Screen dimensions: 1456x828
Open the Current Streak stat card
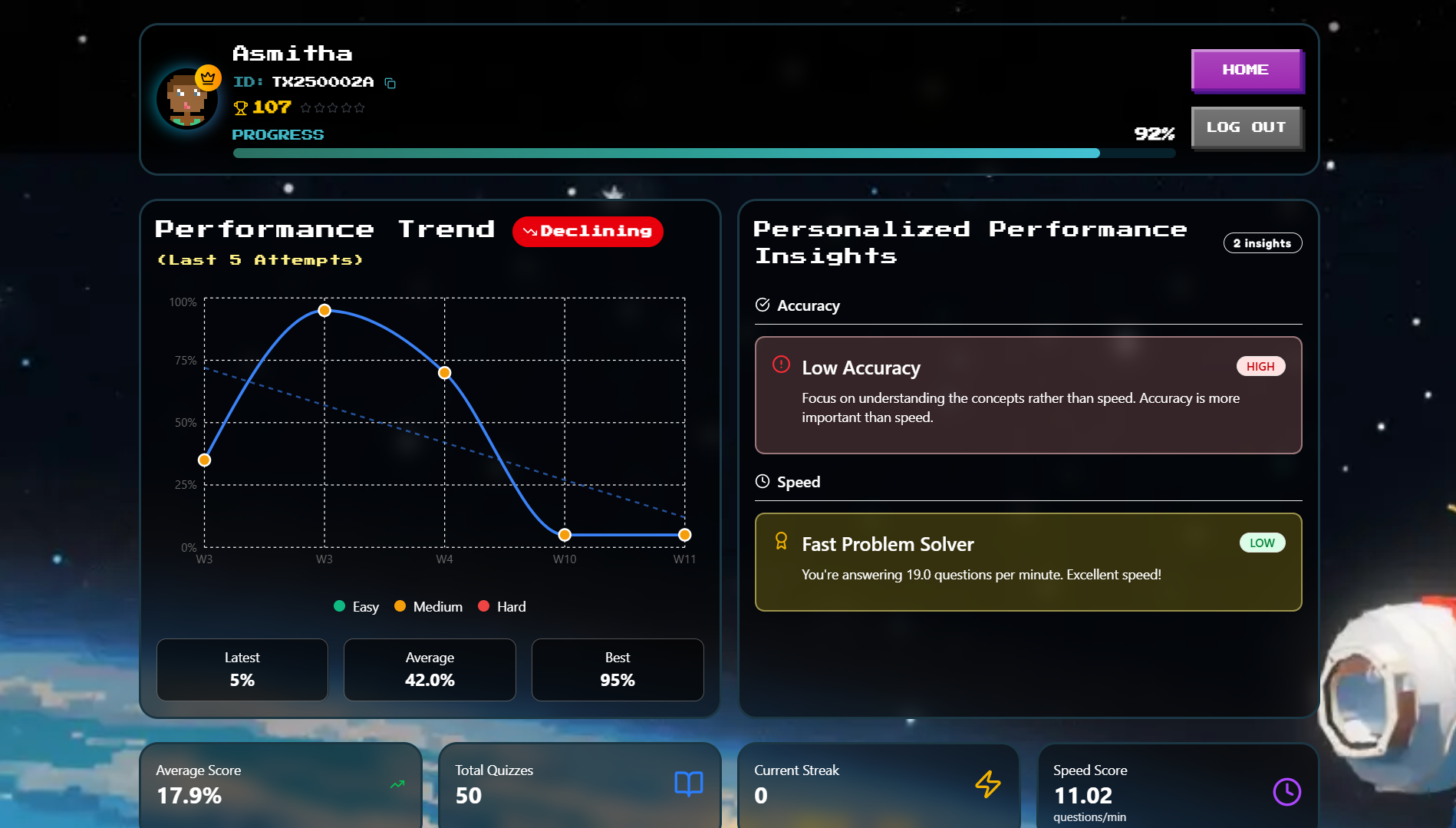878,784
